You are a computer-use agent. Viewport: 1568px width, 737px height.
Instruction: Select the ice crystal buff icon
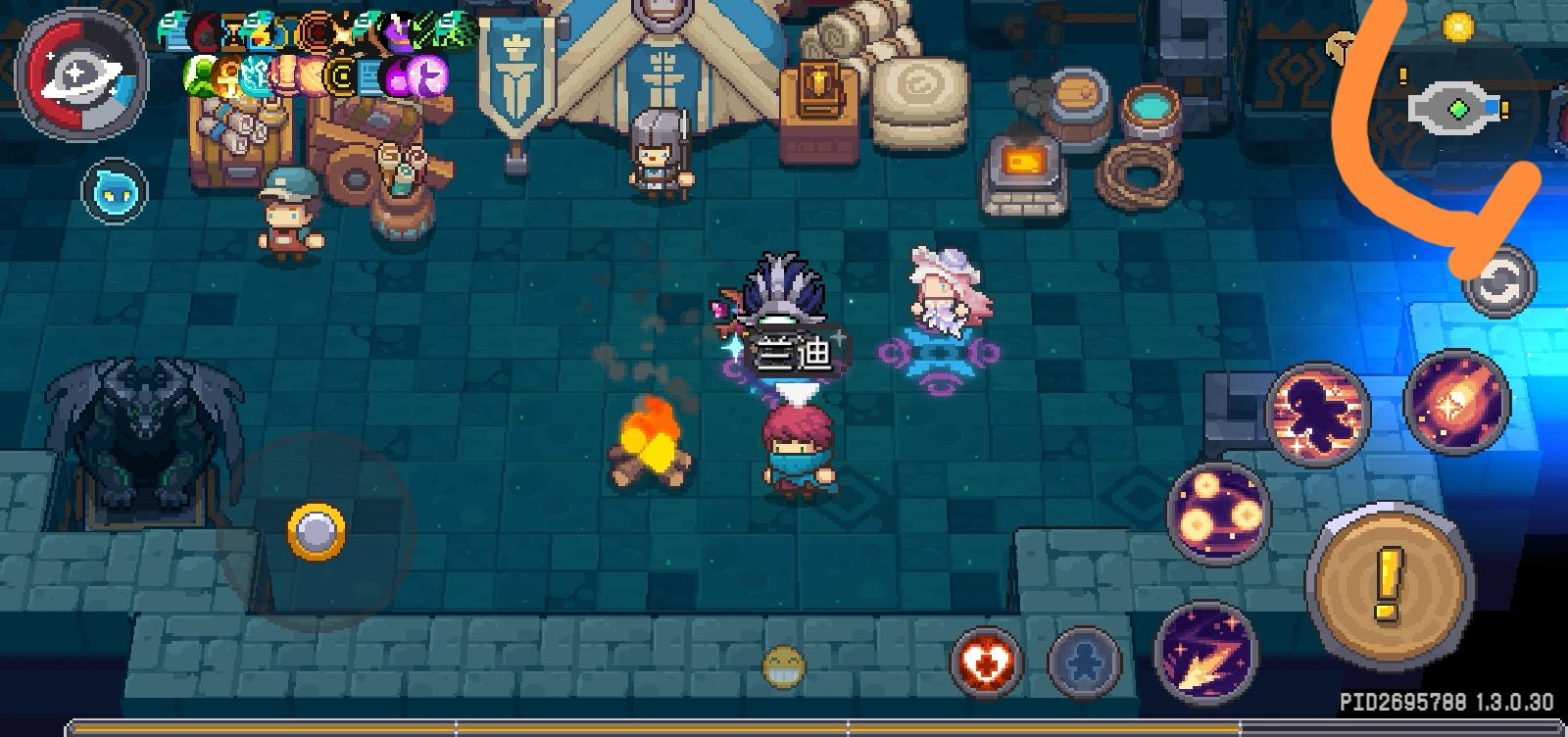tap(256, 76)
